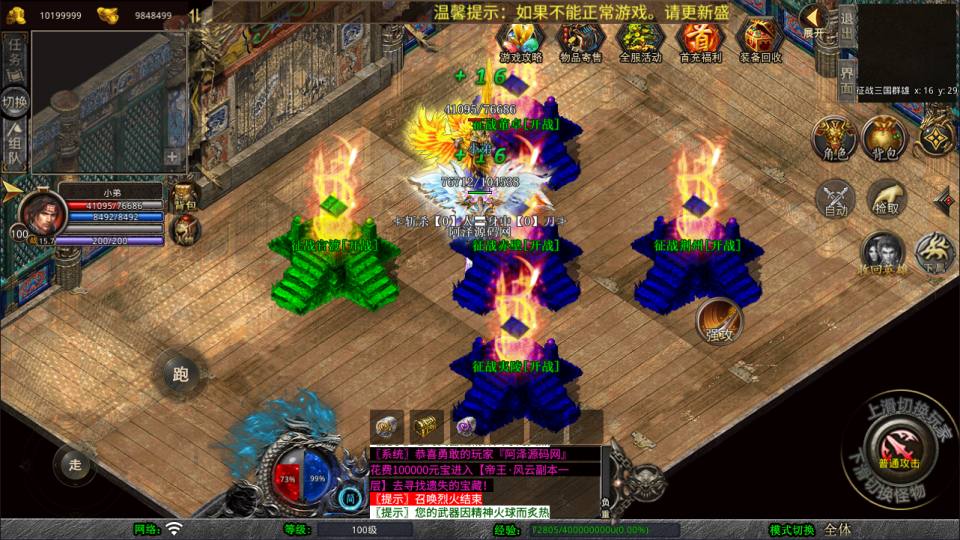The width and height of the screenshot is (960, 540).
Task: Open the 背包 bag button on the right
Action: point(883,137)
